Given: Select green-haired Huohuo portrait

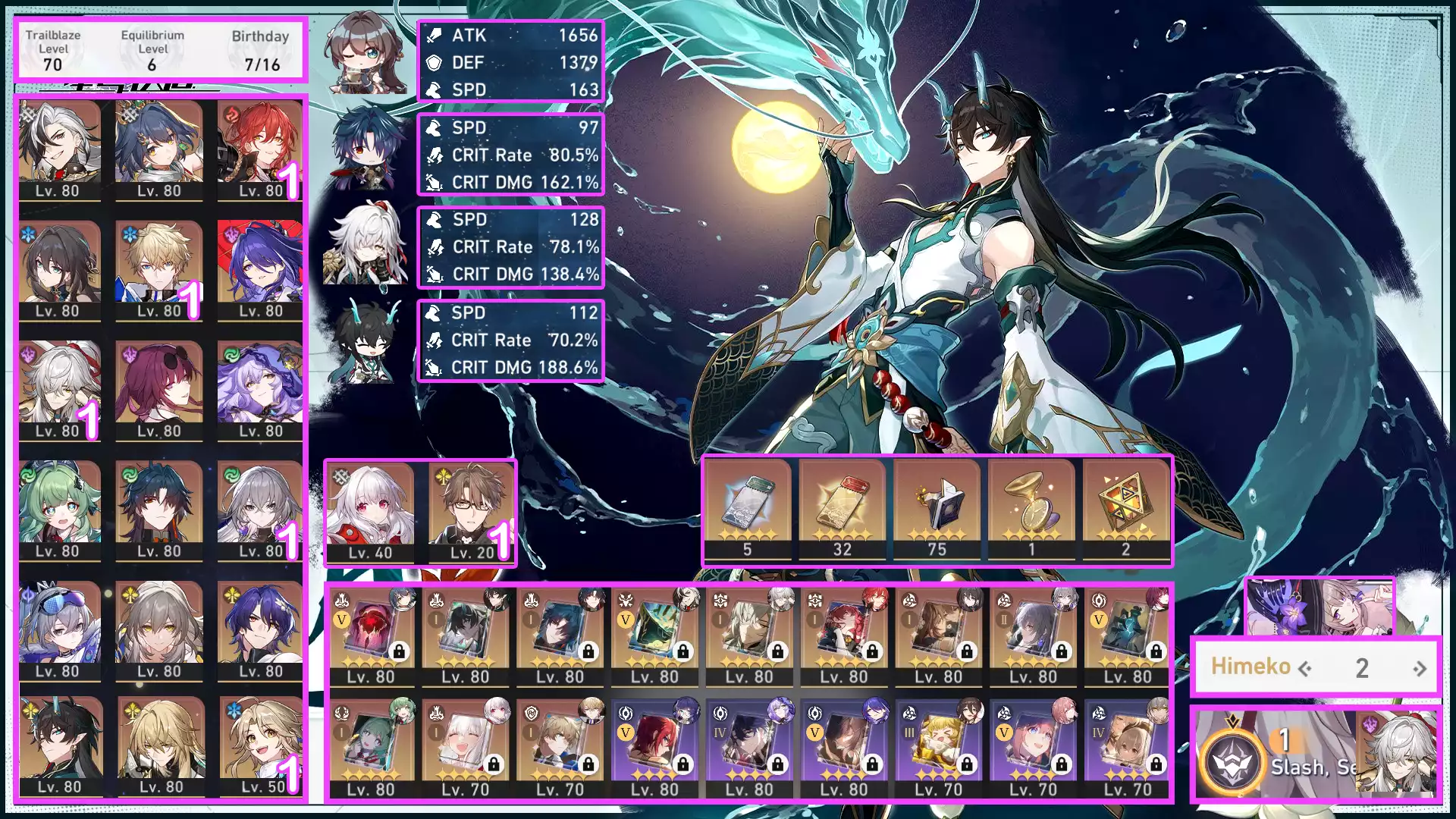Looking at the screenshot, I should [x=58, y=510].
